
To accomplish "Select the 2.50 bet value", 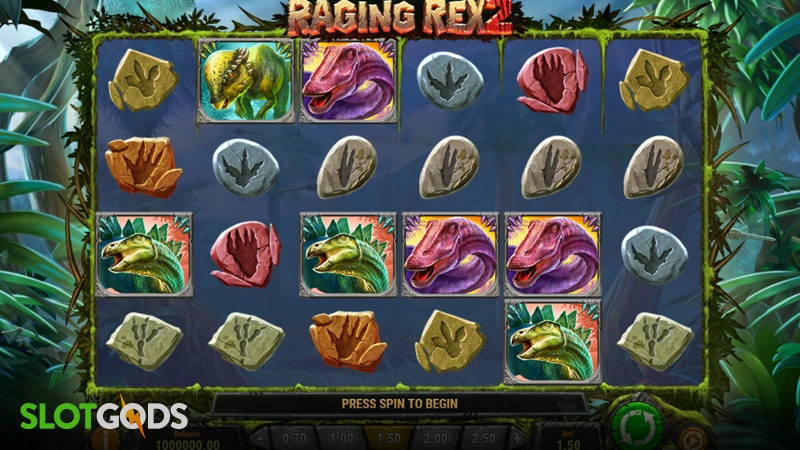I will point(481,439).
